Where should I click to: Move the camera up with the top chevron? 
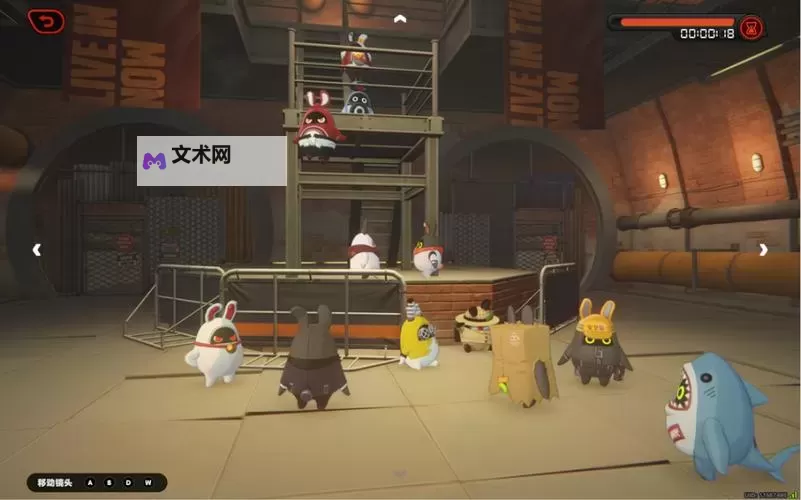tap(400, 18)
